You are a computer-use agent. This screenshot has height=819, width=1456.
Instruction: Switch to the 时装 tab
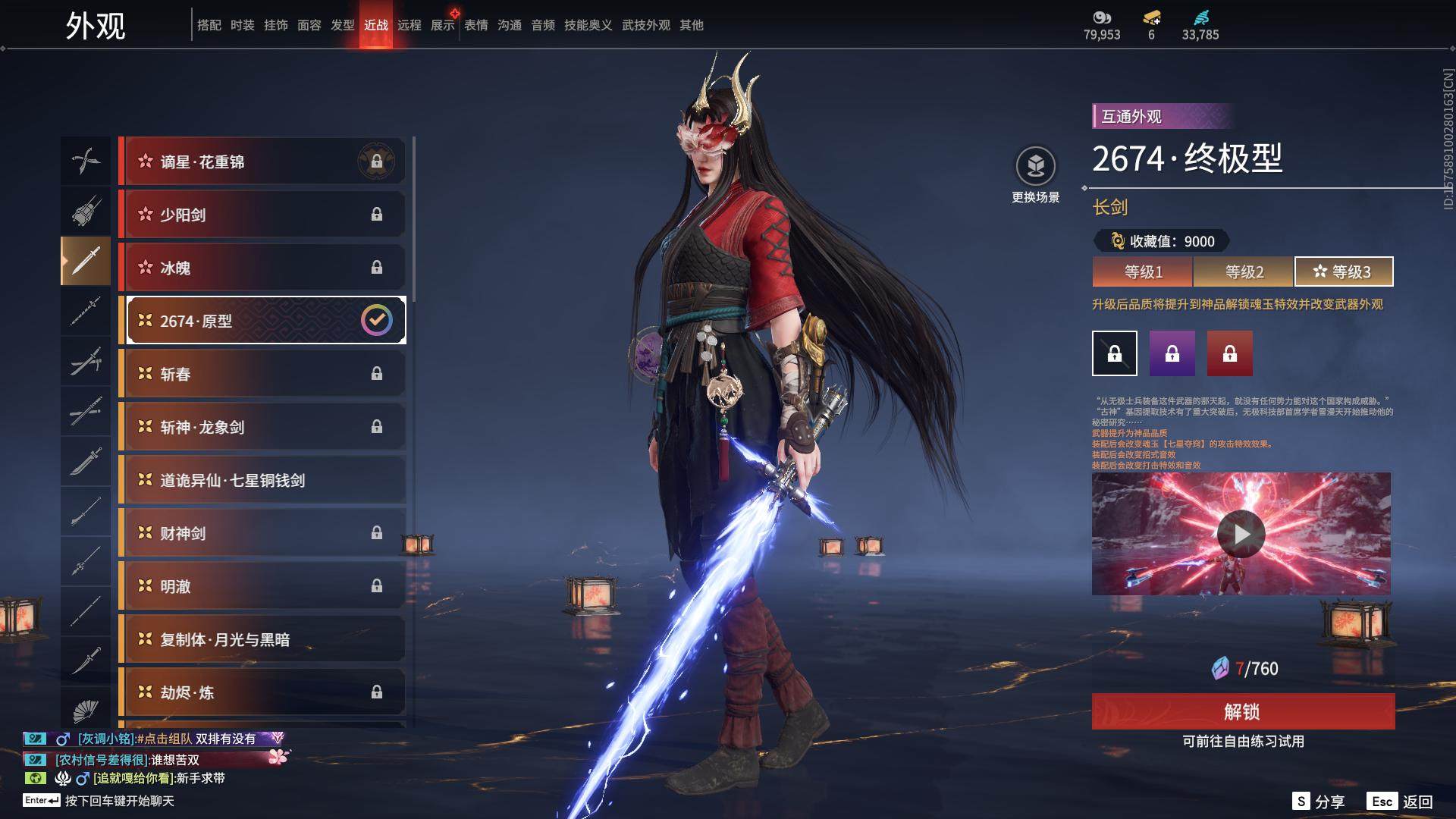pos(243,25)
